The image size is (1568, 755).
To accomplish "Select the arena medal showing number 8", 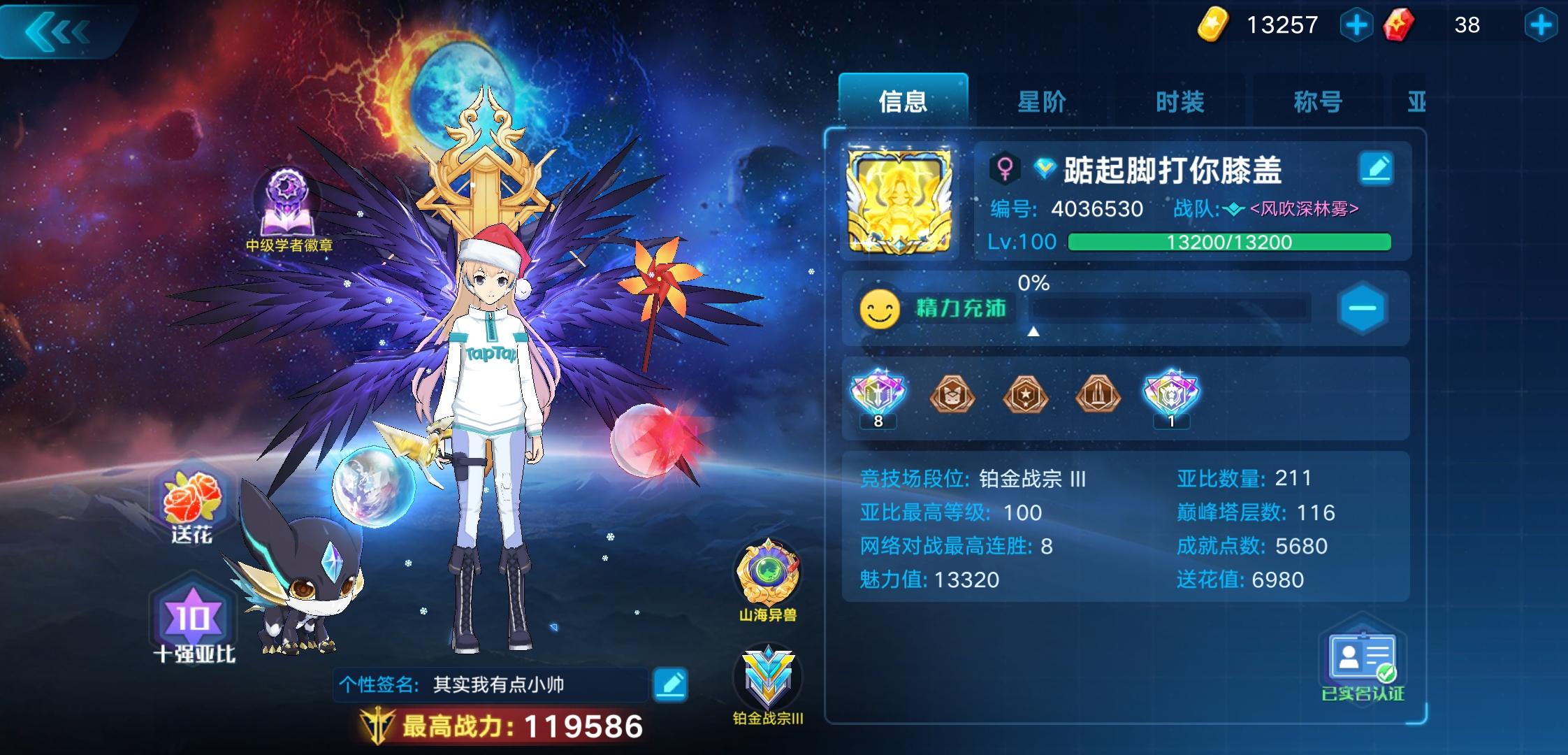I will tap(879, 395).
